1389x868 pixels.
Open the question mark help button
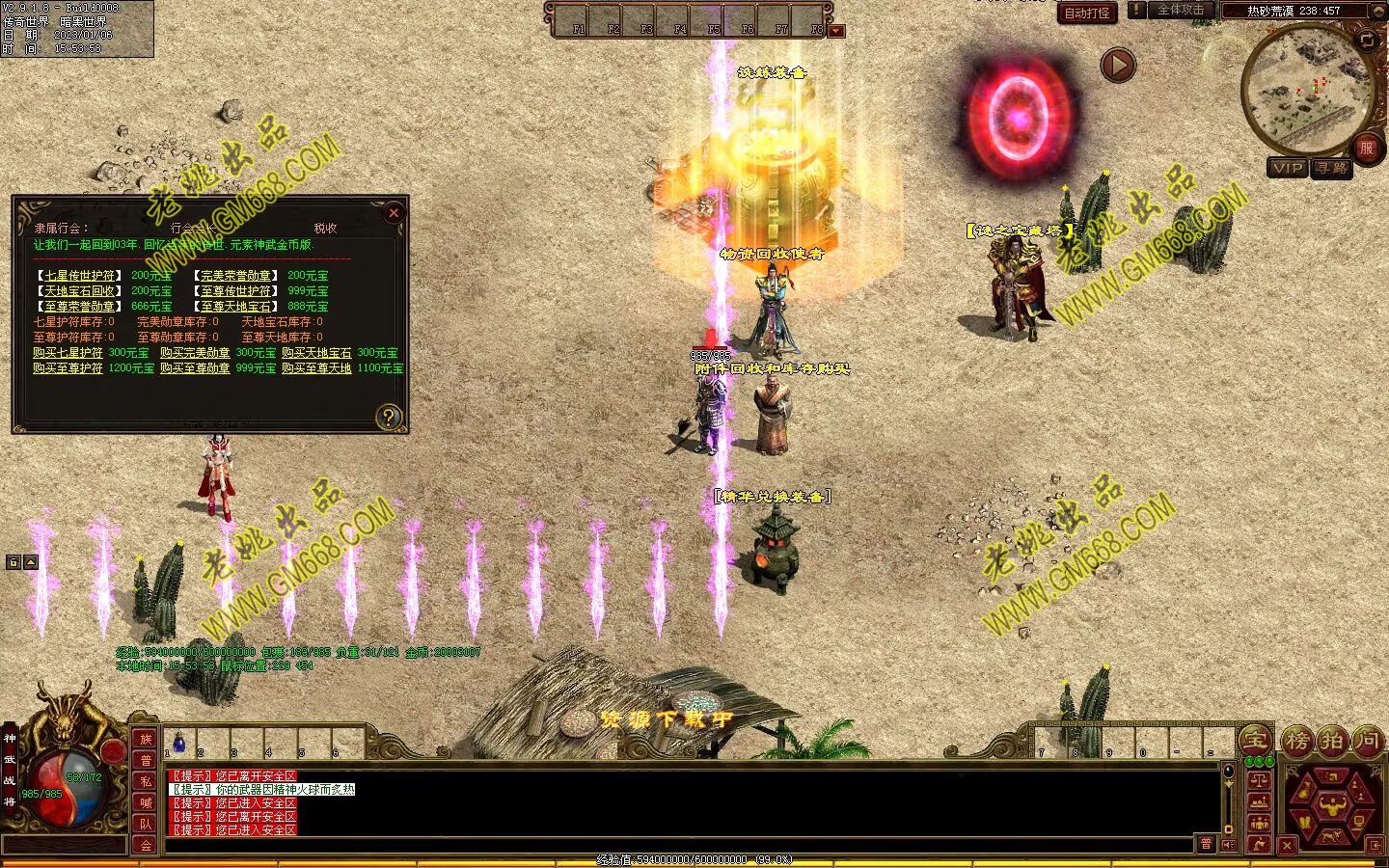coord(388,417)
